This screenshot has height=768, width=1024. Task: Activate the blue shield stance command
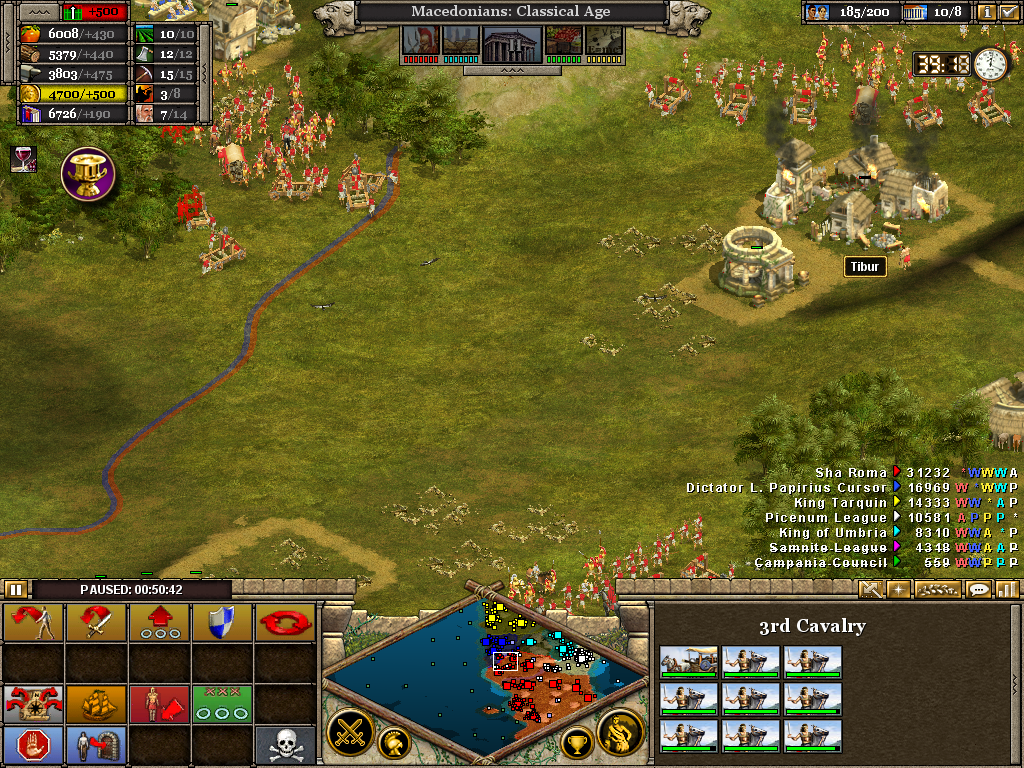click(222, 622)
